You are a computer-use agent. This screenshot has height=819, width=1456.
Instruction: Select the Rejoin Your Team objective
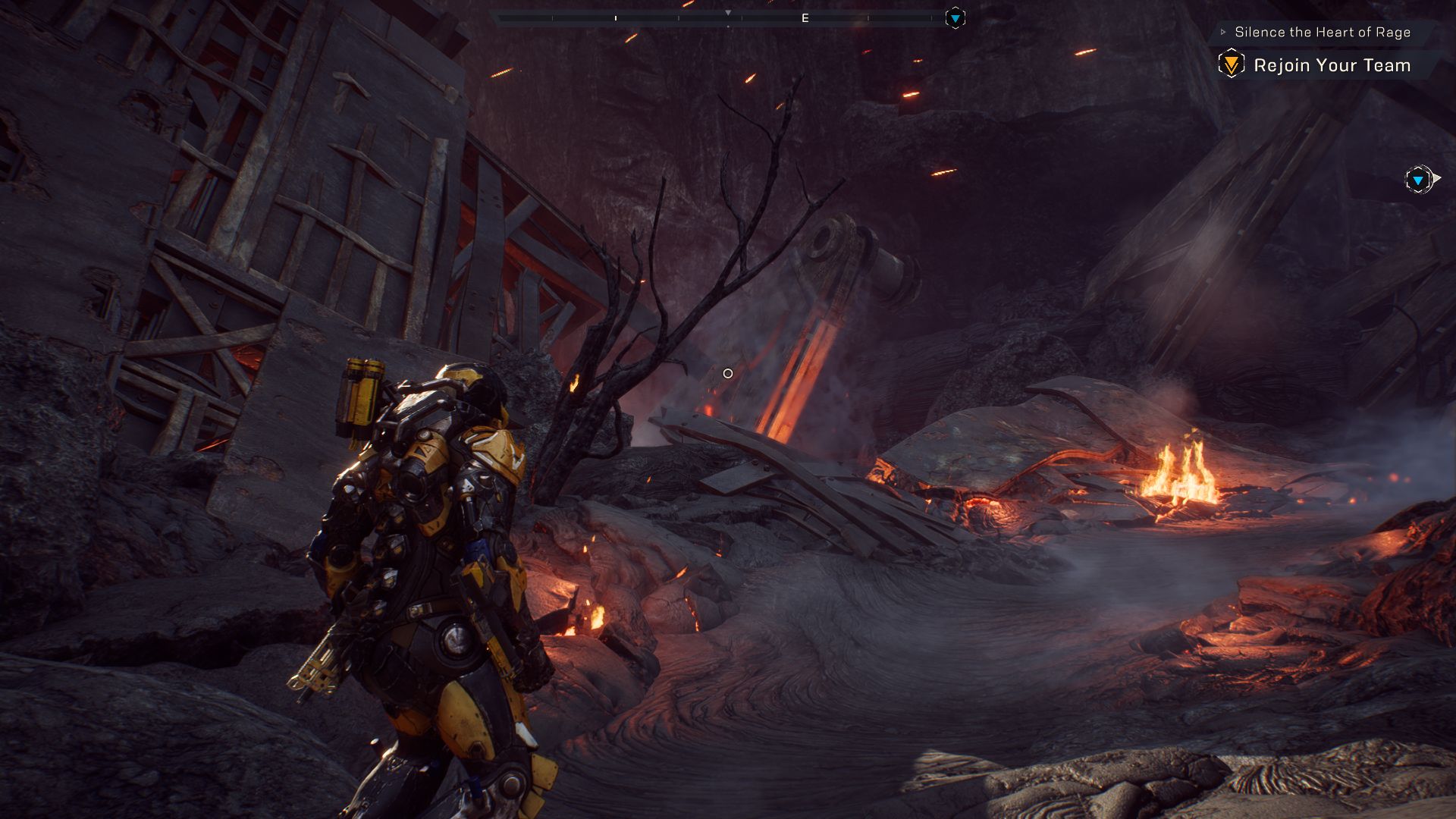[x=1332, y=65]
